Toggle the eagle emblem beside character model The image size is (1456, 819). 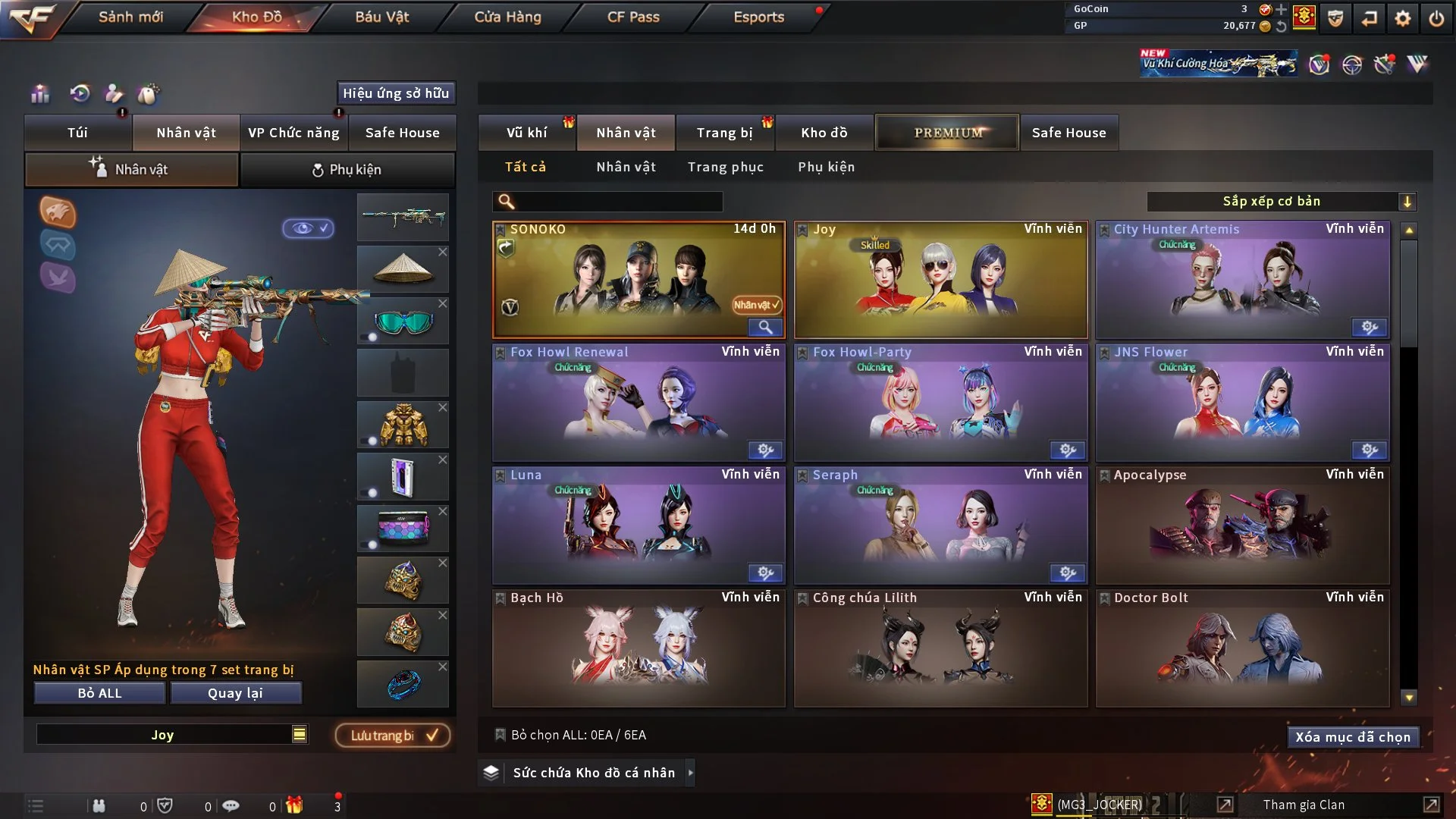[58, 213]
